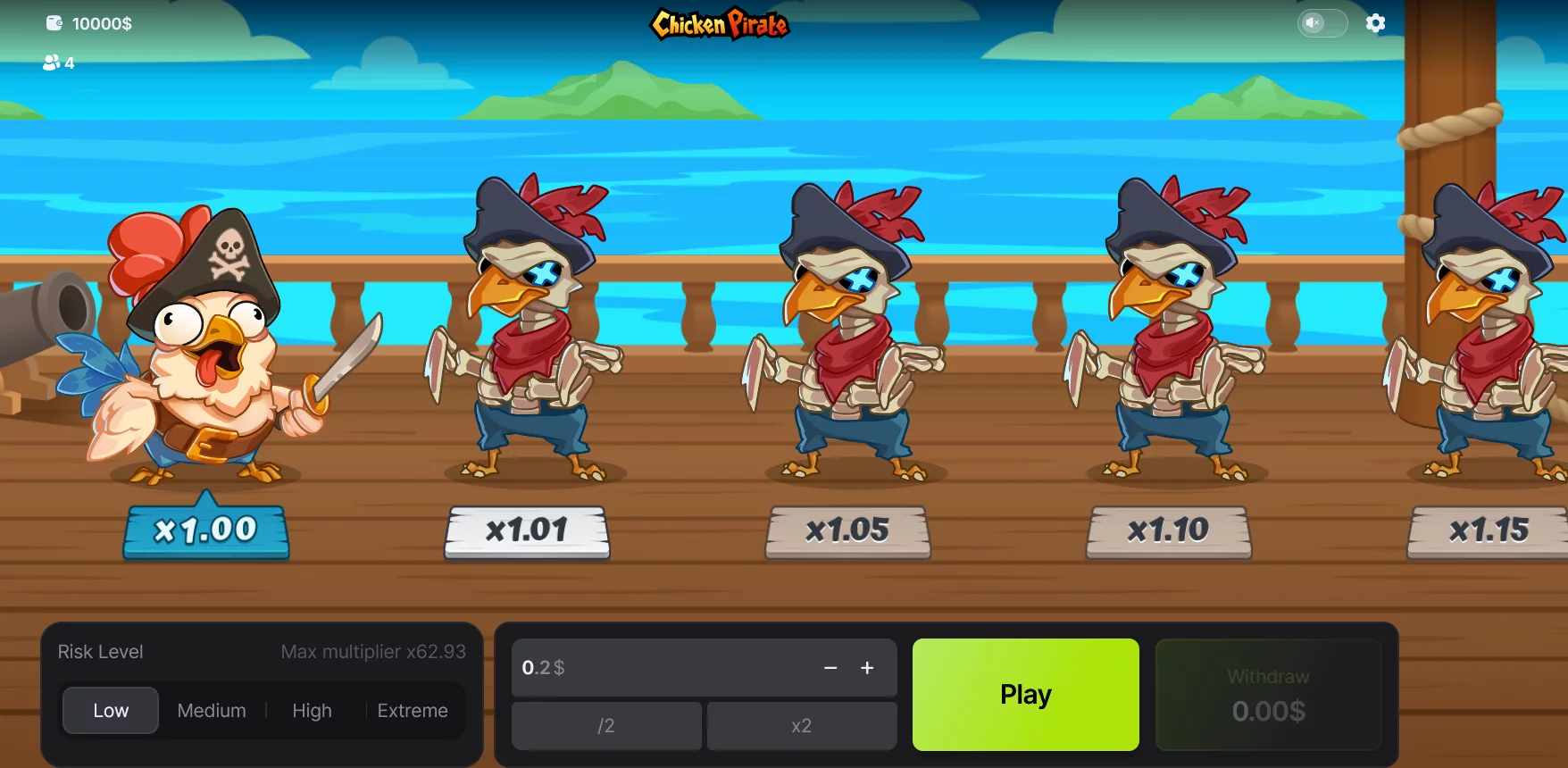
Task: Choose the High risk level
Action: pos(312,710)
